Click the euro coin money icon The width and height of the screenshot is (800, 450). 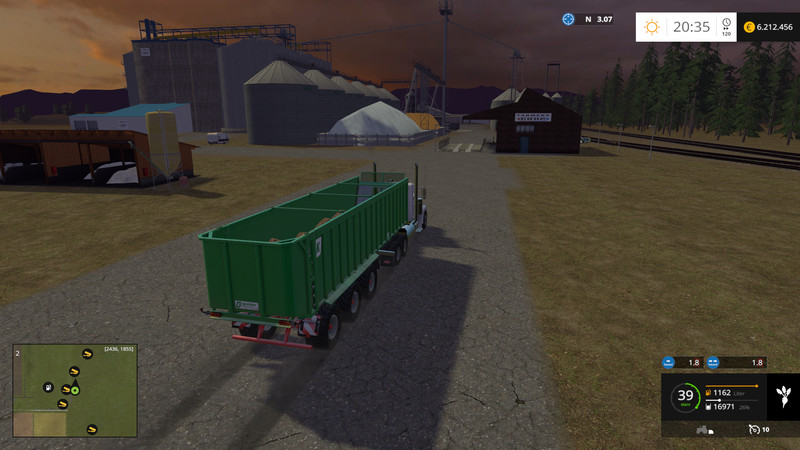[749, 27]
